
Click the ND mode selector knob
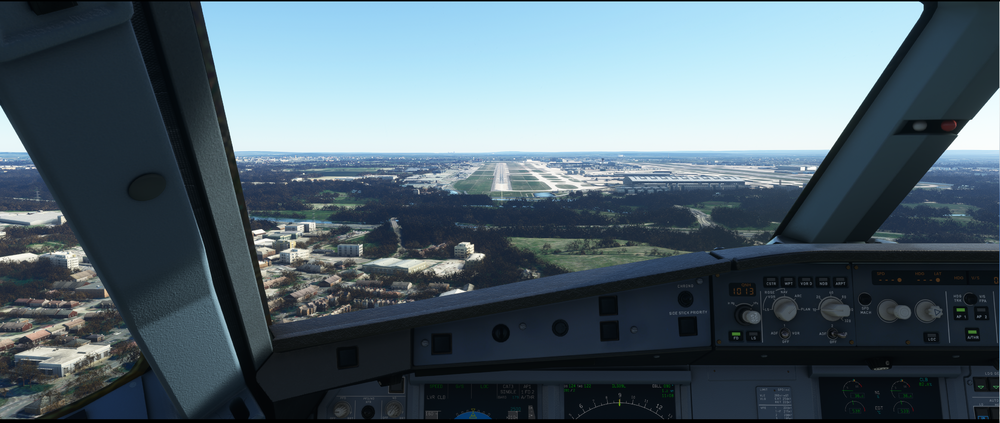785,309
